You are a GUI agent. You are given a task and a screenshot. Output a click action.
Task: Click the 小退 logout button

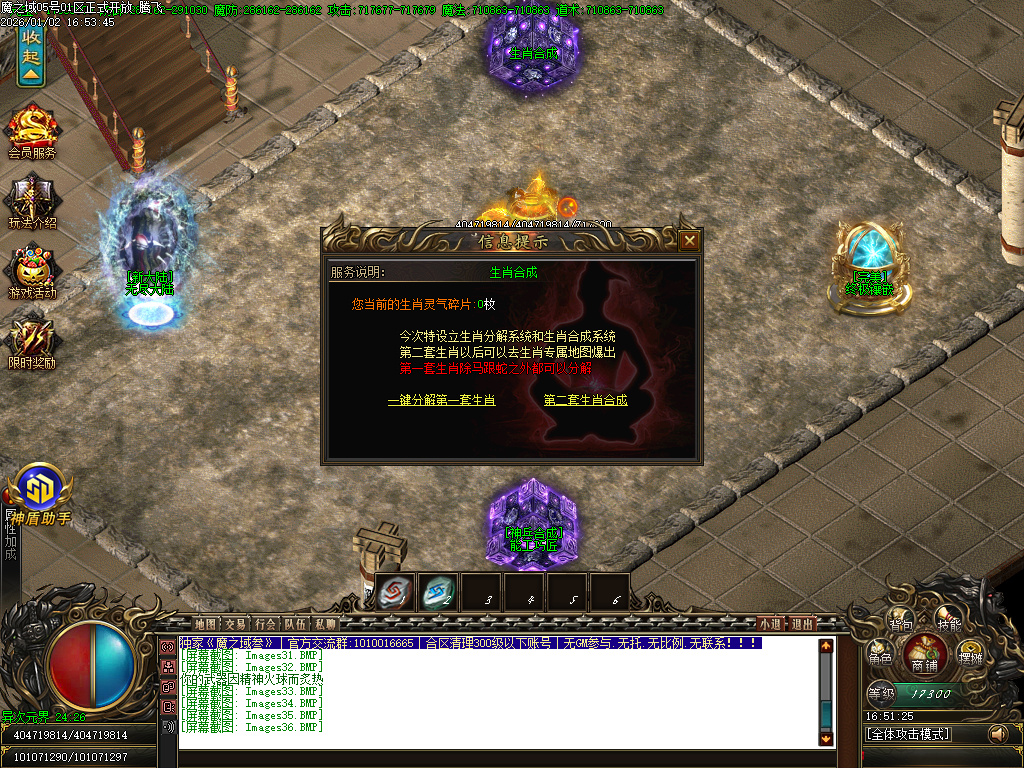tap(770, 623)
